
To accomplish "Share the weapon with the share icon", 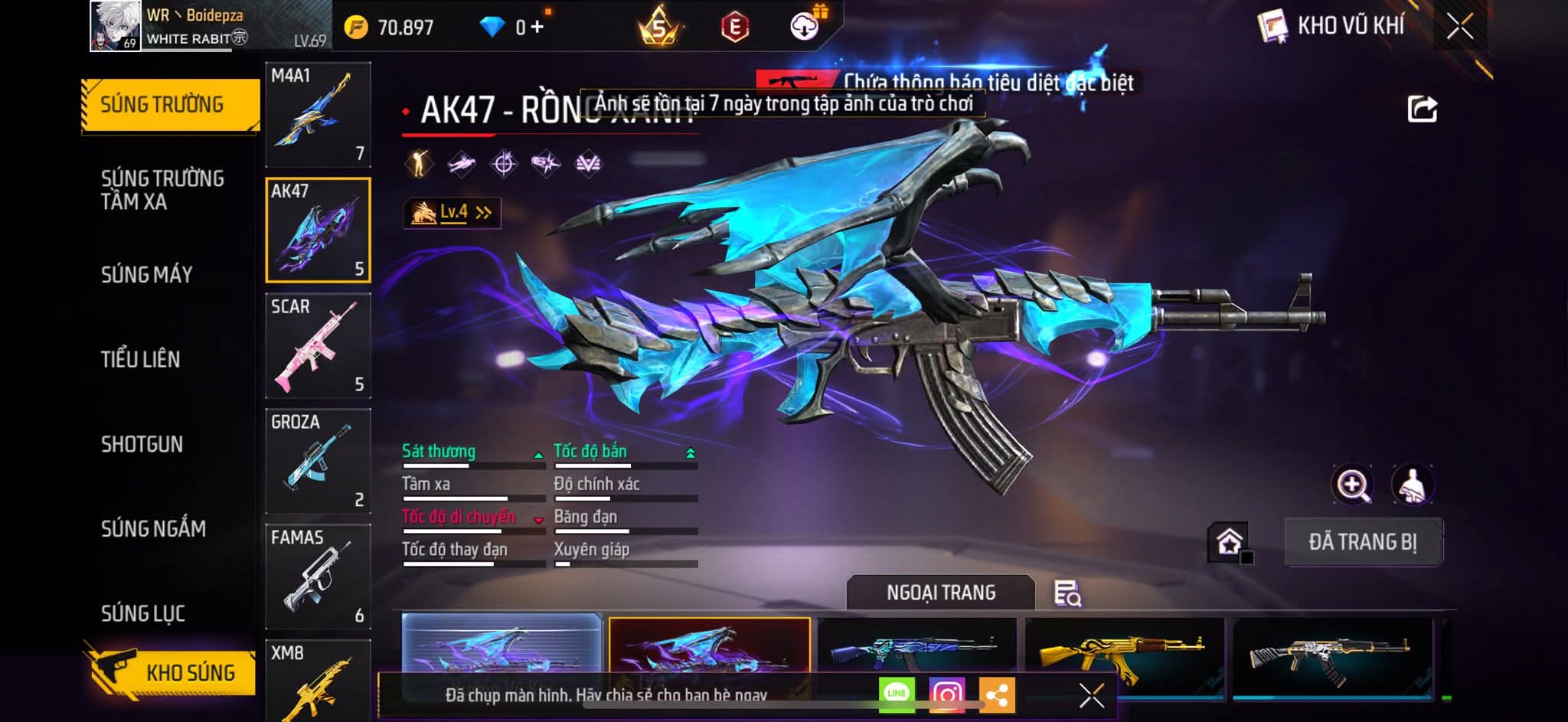I will pos(1423,109).
